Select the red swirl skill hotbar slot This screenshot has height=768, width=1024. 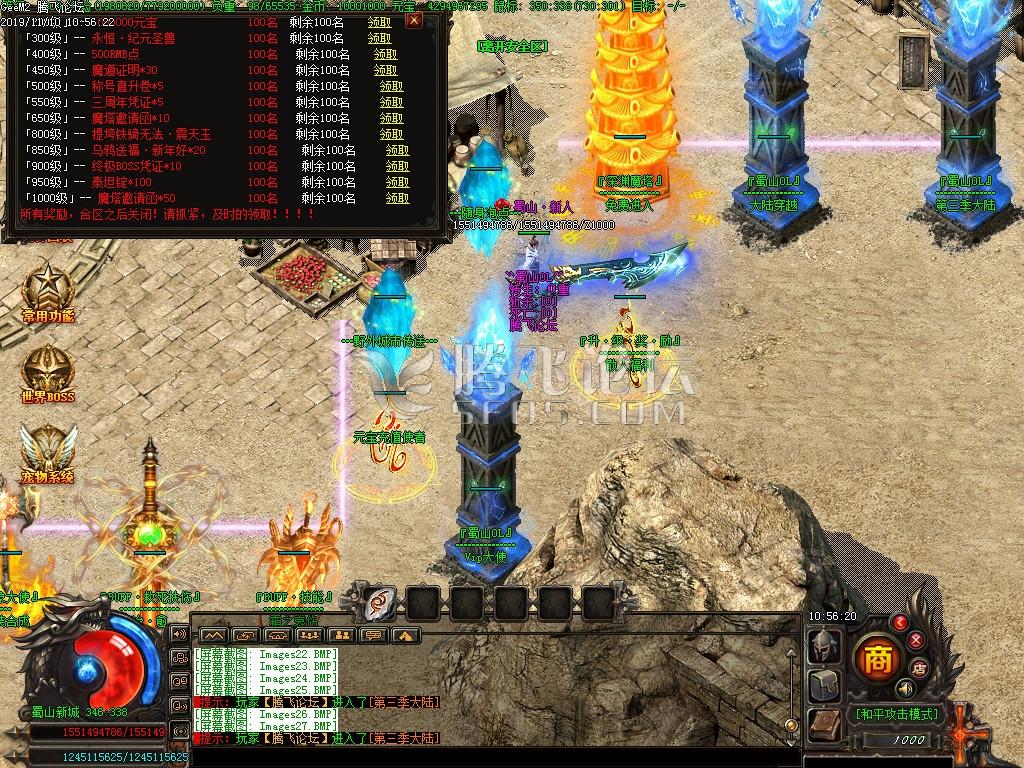381,602
